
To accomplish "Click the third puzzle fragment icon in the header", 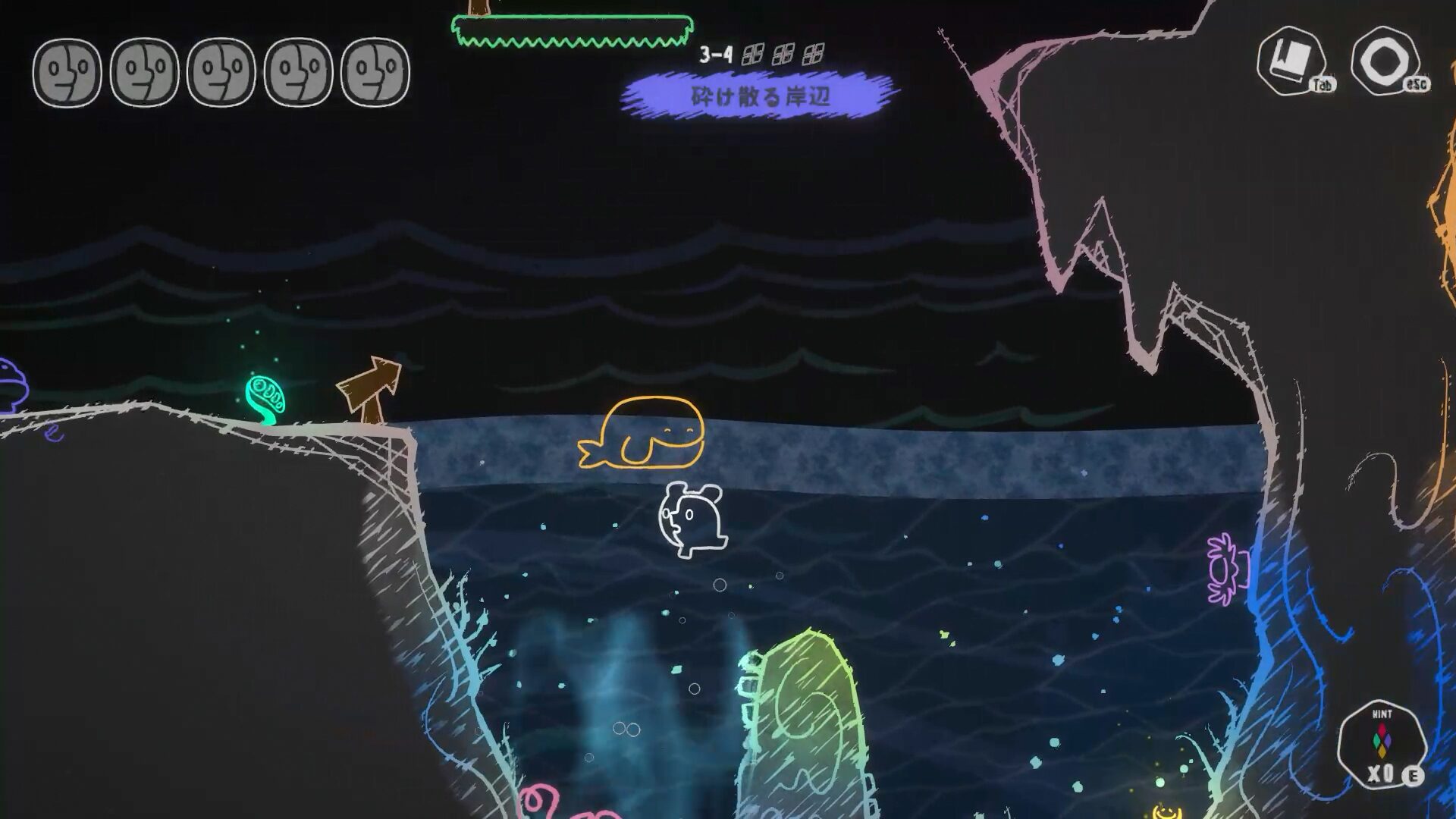I will pyautogui.click(x=814, y=54).
